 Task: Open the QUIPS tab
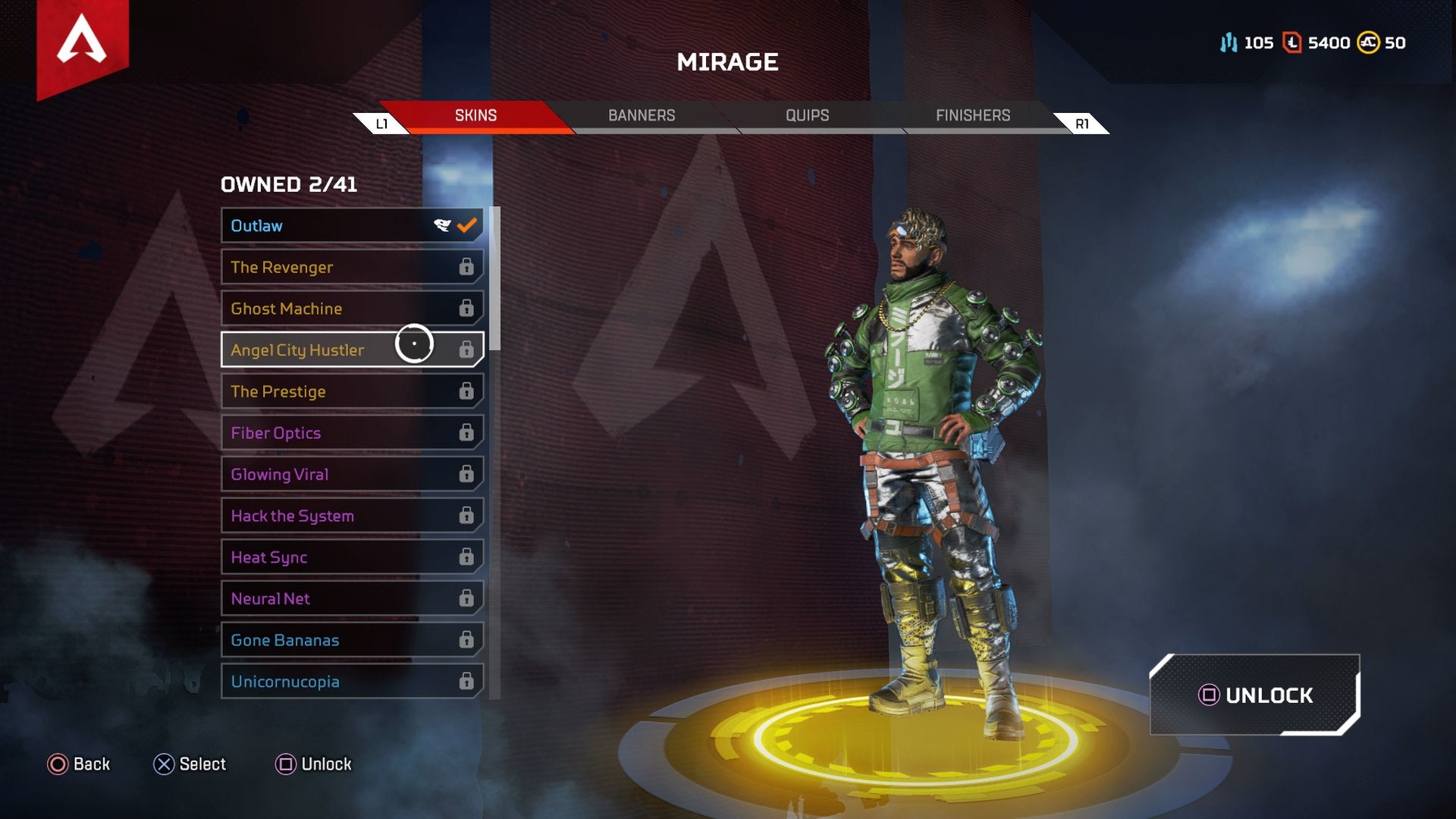point(806,115)
